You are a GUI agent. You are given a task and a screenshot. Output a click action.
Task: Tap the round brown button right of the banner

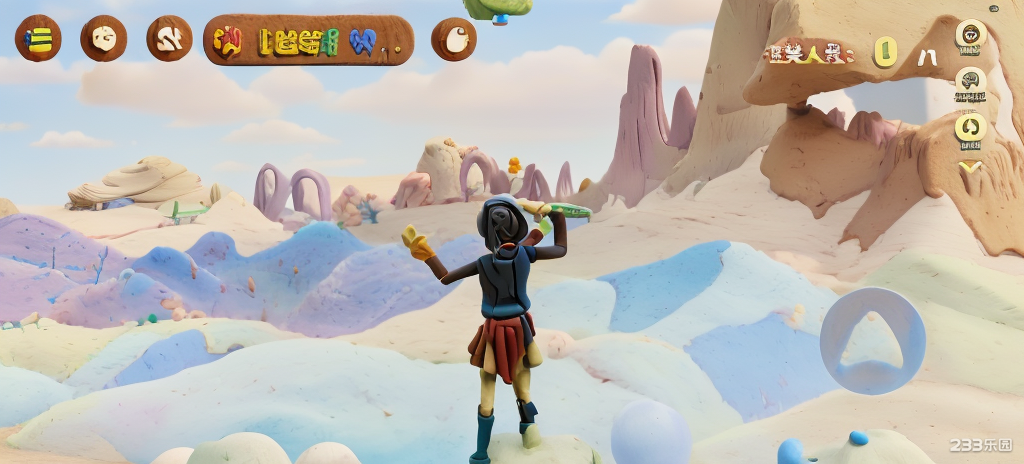coord(454,39)
